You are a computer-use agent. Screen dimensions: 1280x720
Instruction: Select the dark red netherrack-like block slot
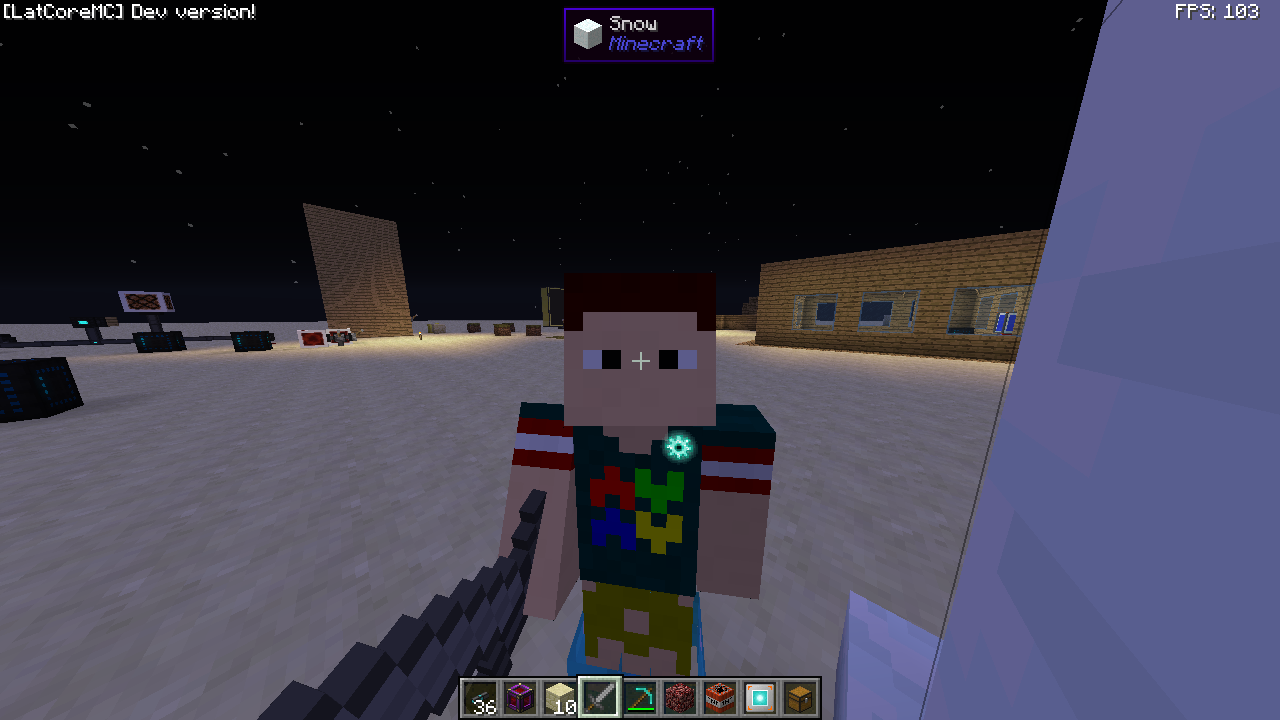click(680, 697)
